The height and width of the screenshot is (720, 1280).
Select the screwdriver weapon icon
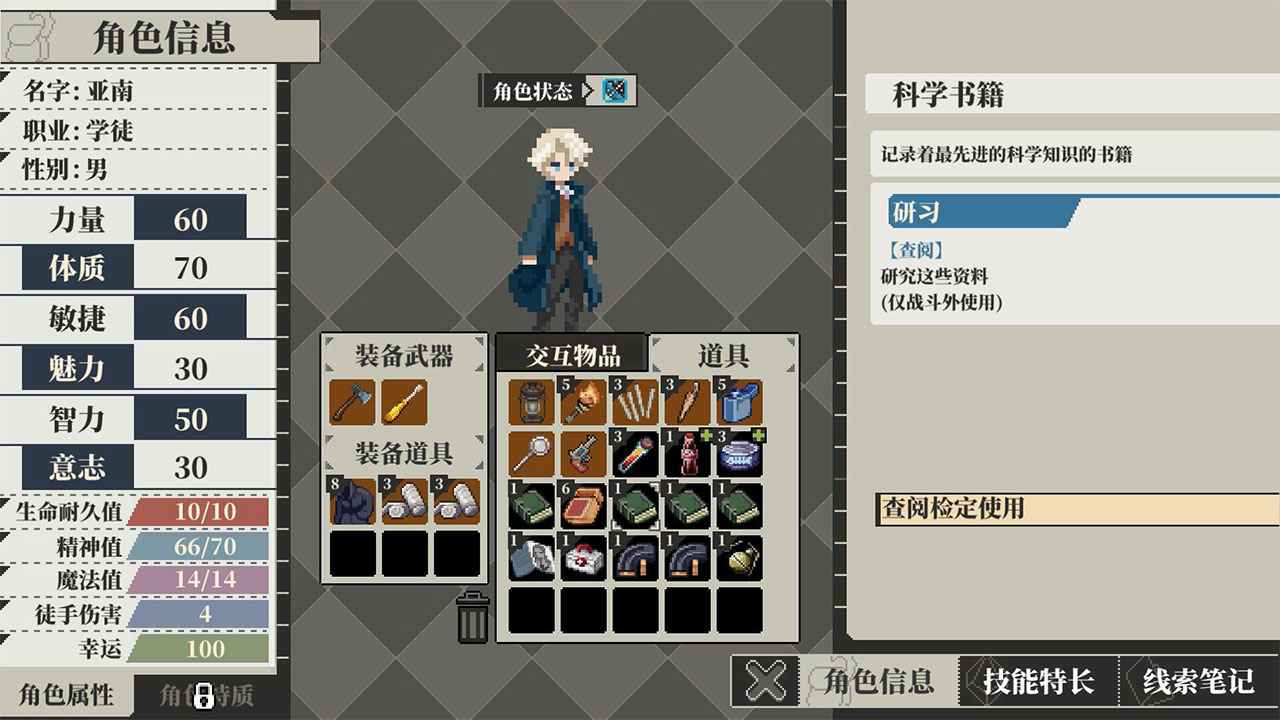[401, 402]
